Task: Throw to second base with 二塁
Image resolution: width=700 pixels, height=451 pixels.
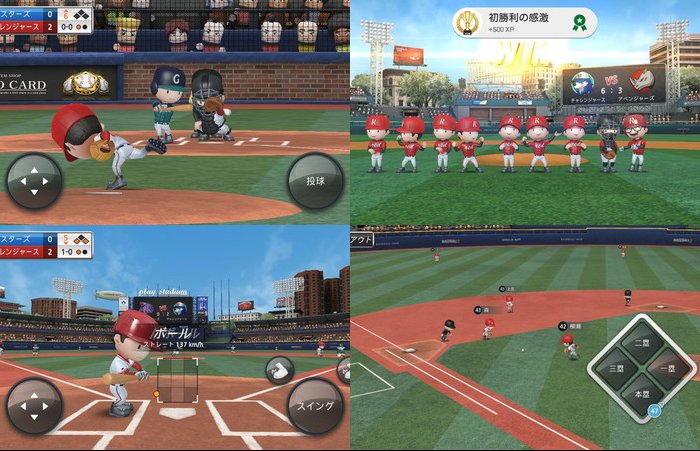Action: (641, 345)
